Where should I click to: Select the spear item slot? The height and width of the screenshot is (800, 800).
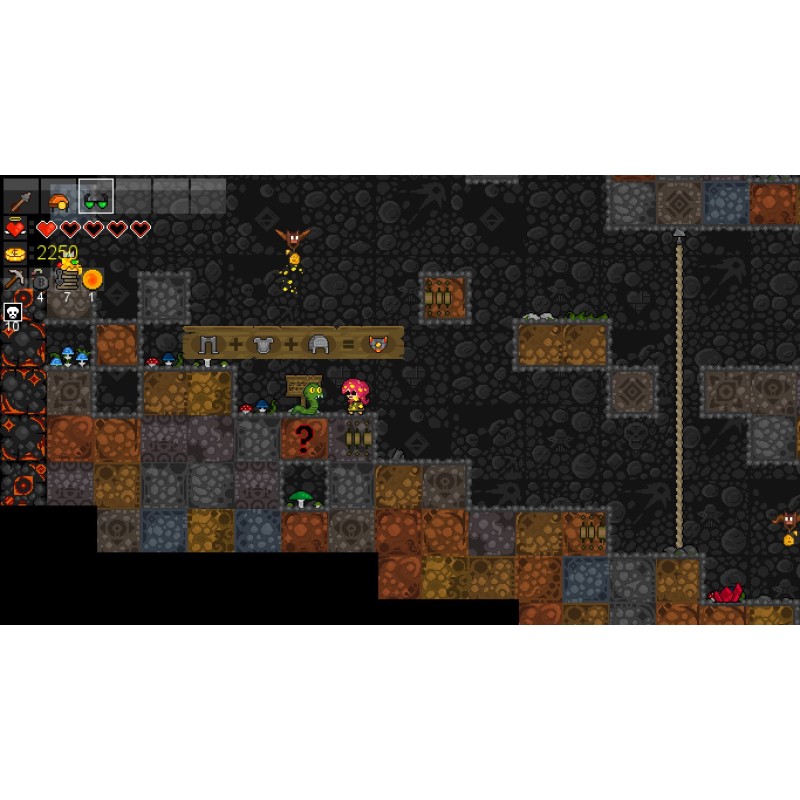coord(21,197)
